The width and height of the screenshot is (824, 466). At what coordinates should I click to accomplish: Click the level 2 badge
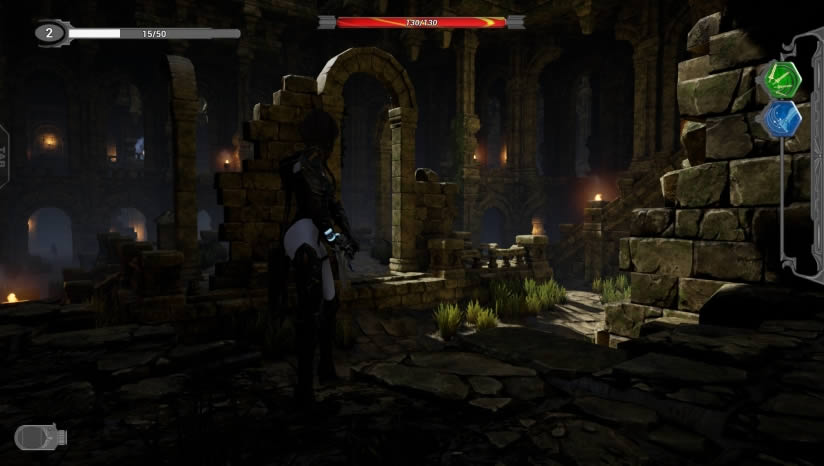tap(50, 33)
